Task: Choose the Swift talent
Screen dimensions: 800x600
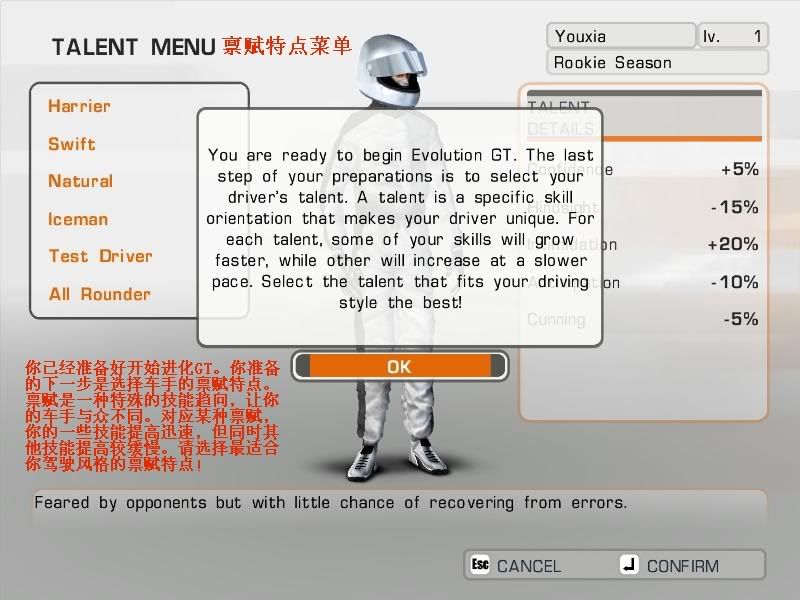Action: pos(72,144)
